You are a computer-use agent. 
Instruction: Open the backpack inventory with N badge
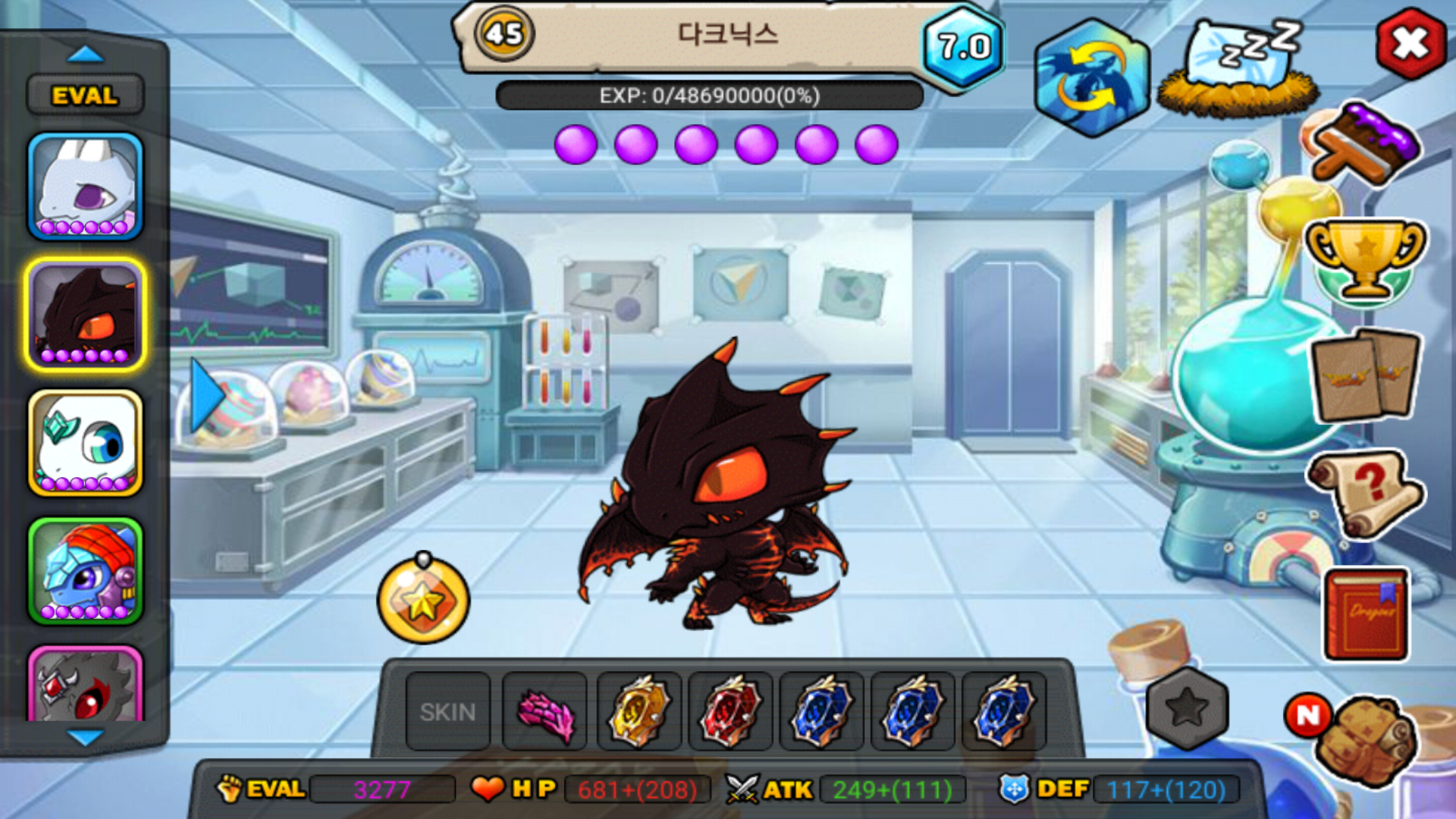(1361, 737)
